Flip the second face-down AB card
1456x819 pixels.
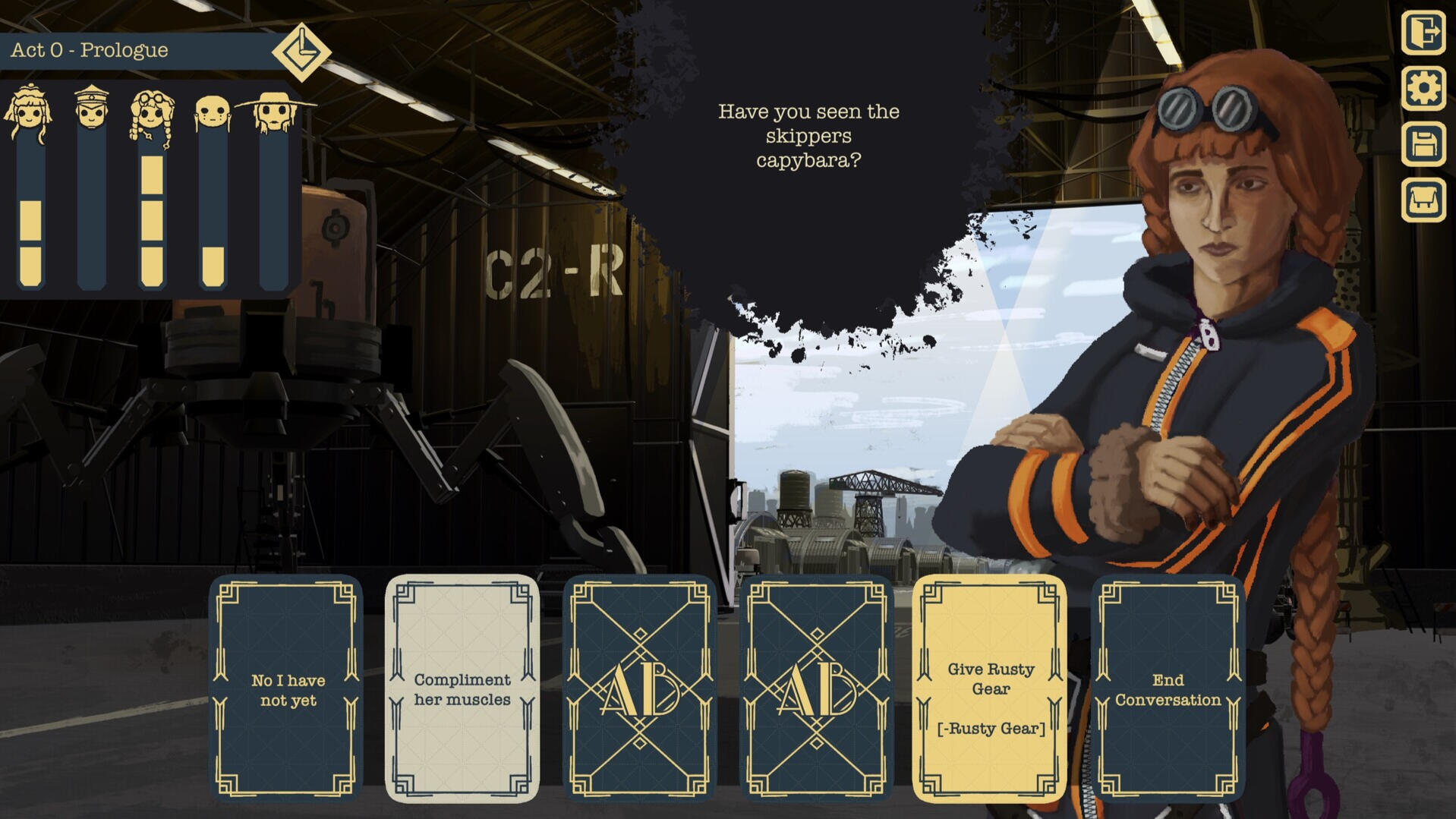click(x=815, y=687)
